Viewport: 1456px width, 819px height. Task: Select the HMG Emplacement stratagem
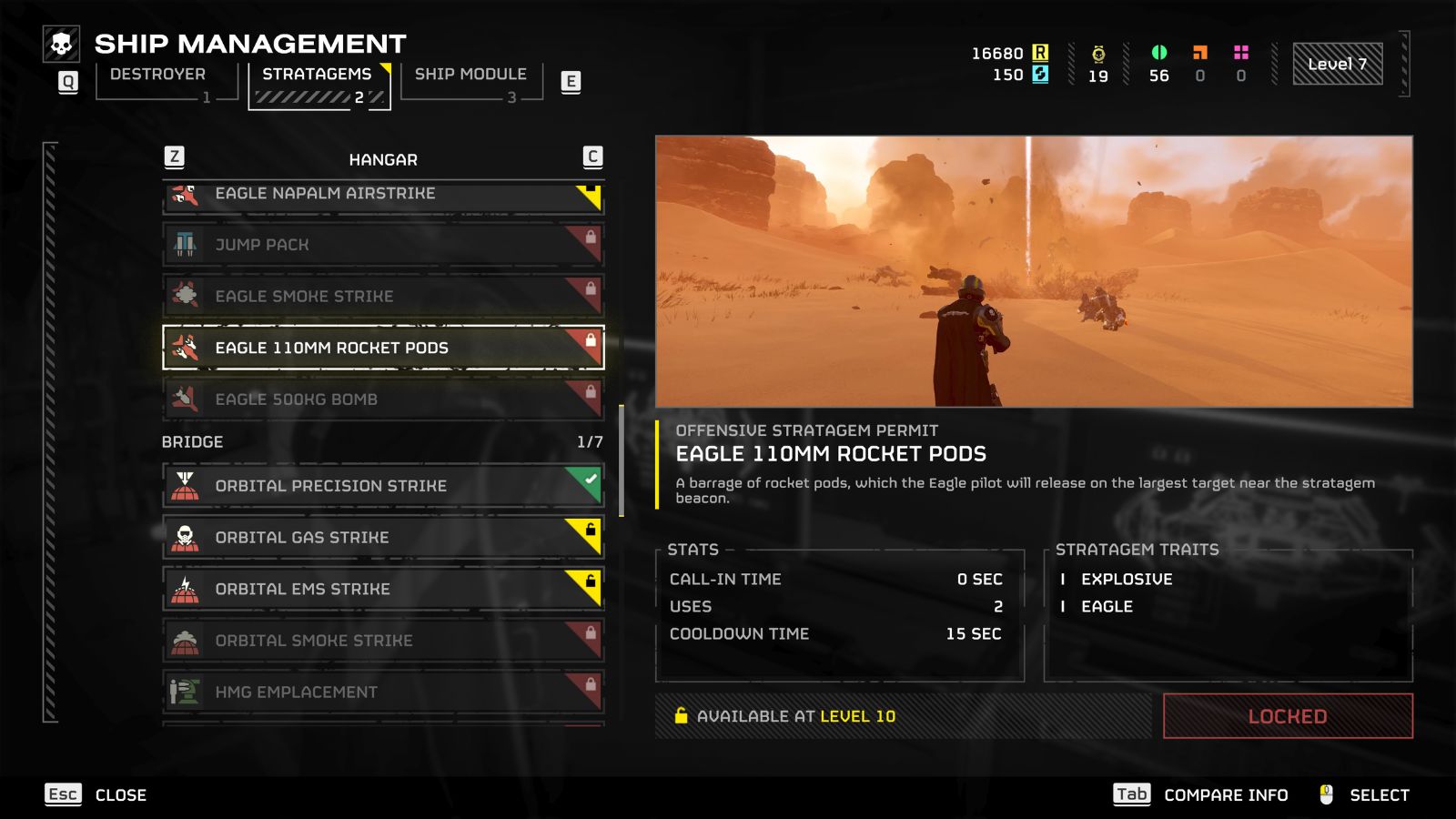[x=382, y=692]
